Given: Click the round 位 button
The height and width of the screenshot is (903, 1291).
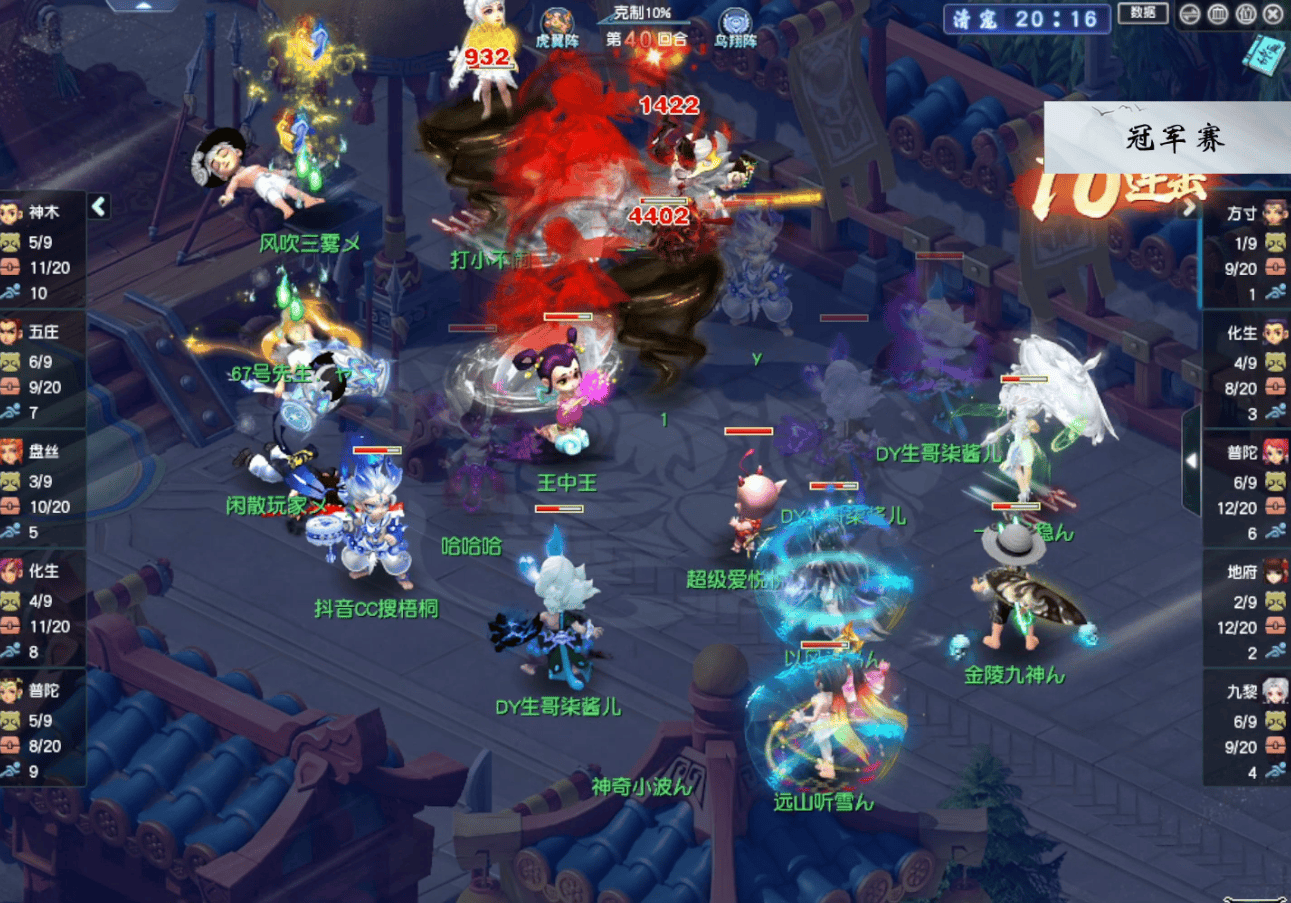Looking at the screenshot, I should tap(1245, 15).
